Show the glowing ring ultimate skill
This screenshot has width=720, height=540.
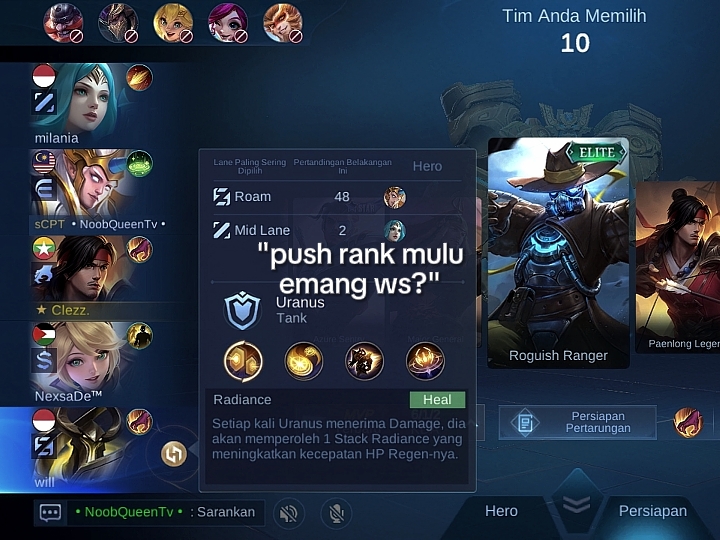tap(425, 361)
